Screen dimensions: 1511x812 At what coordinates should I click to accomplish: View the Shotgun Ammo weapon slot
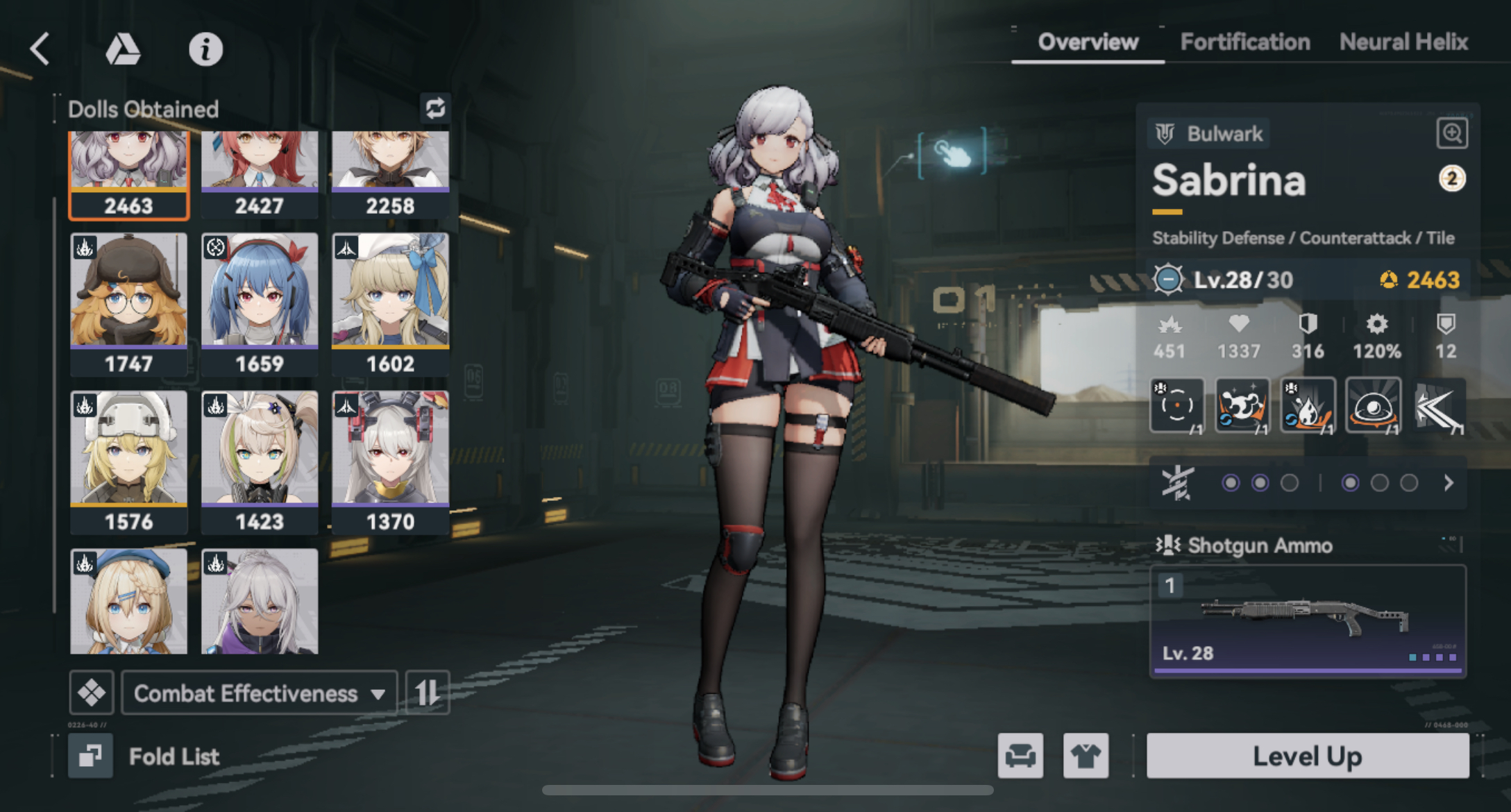pos(1308,620)
